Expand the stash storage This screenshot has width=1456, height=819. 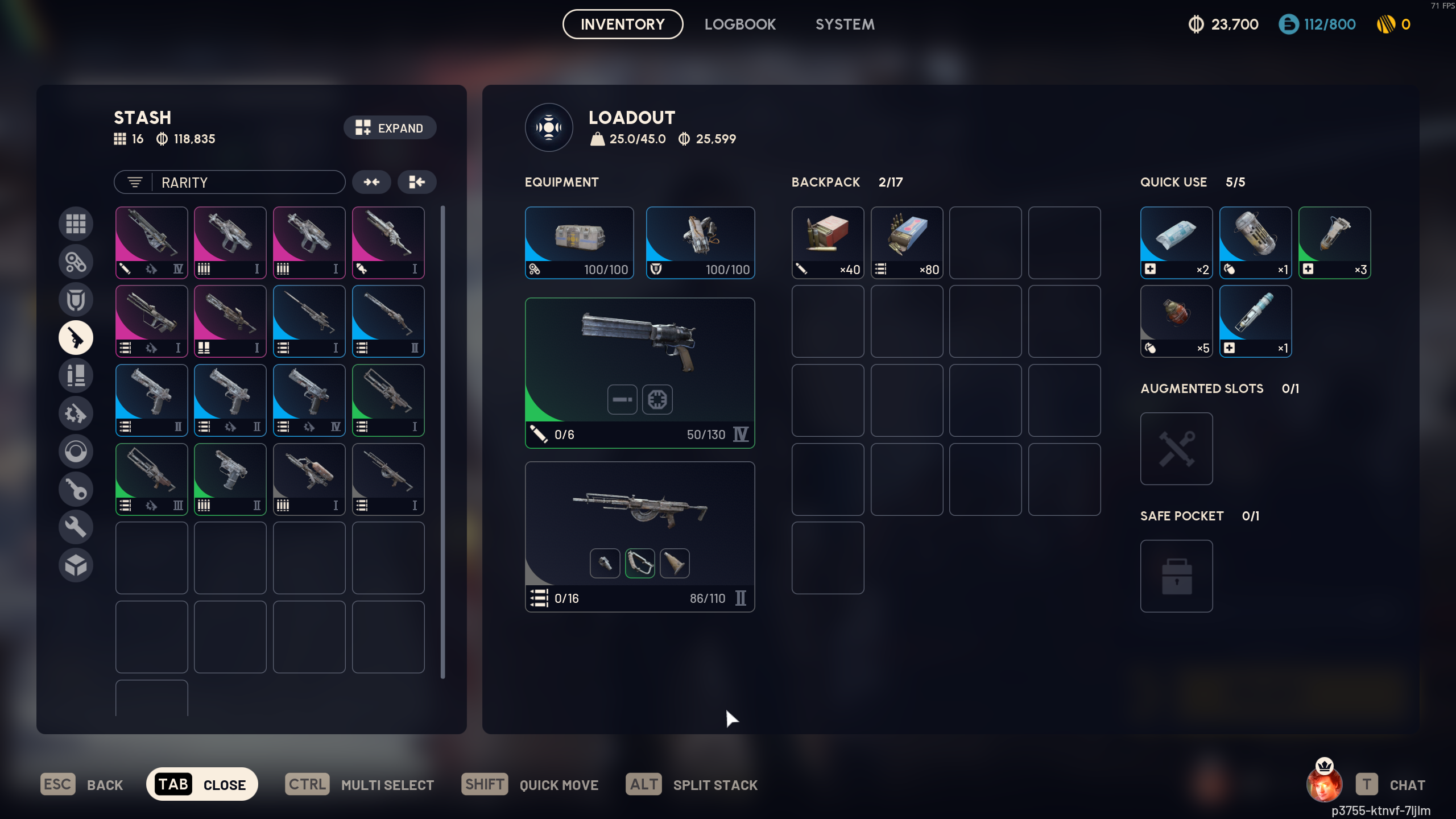(390, 128)
